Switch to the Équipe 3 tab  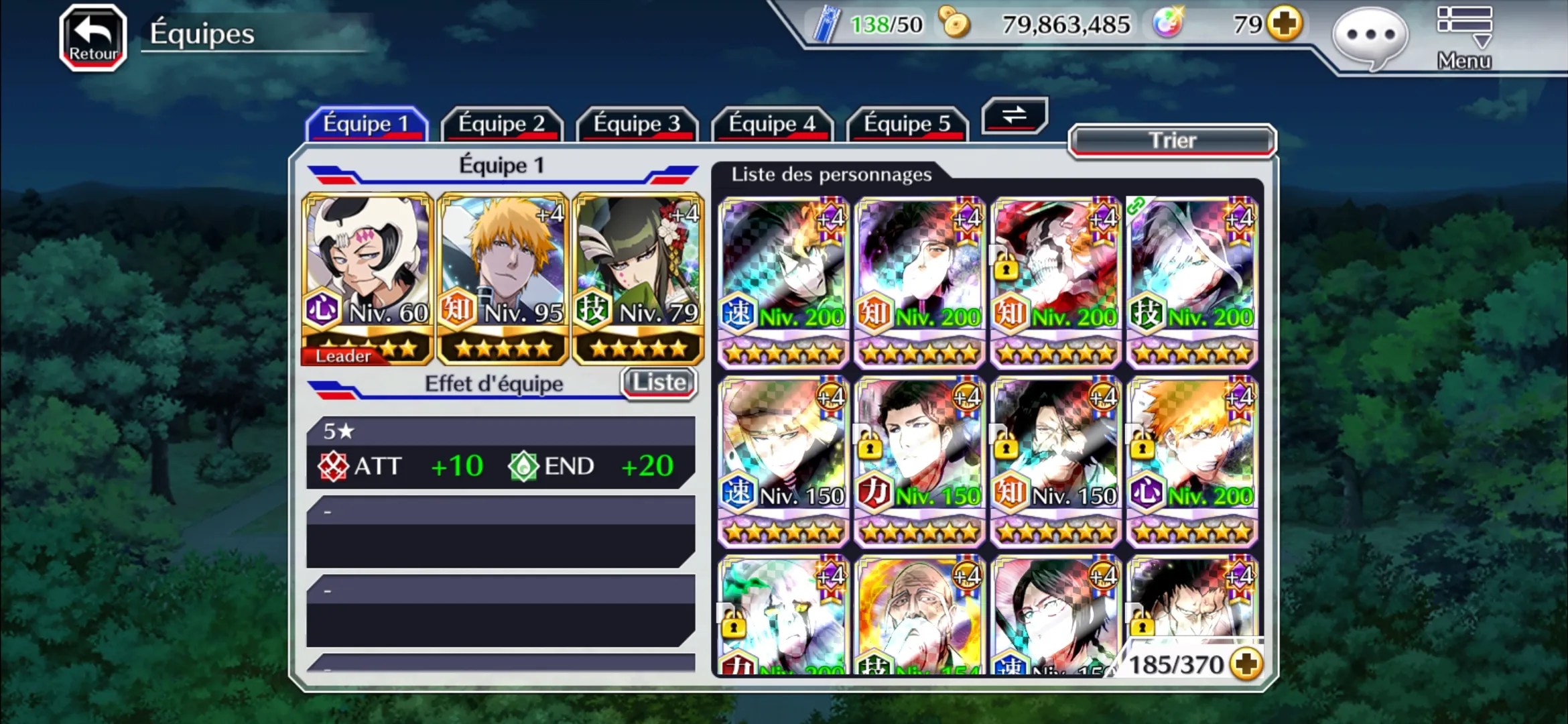[x=637, y=124]
